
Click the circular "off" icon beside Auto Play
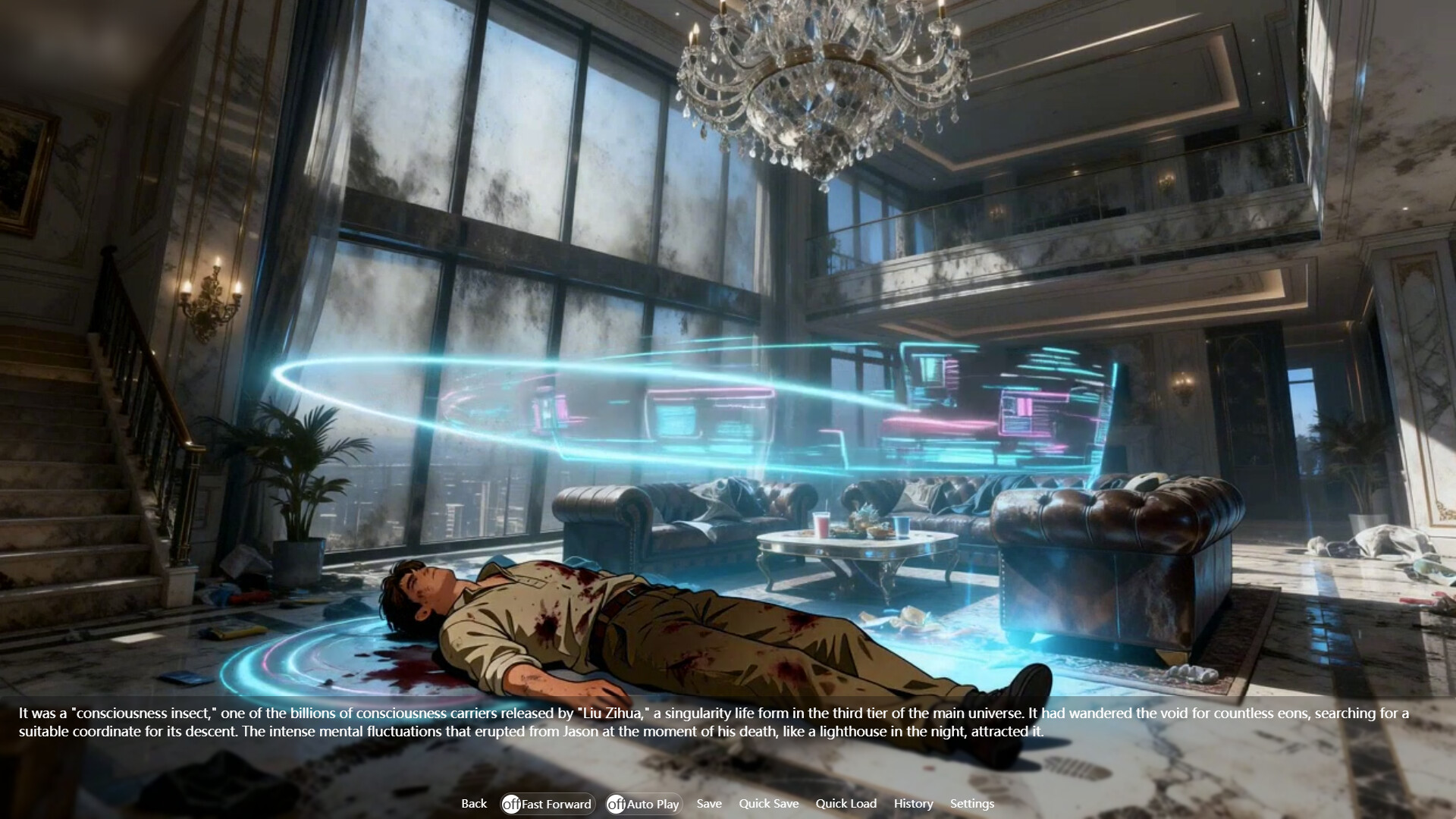(617, 804)
